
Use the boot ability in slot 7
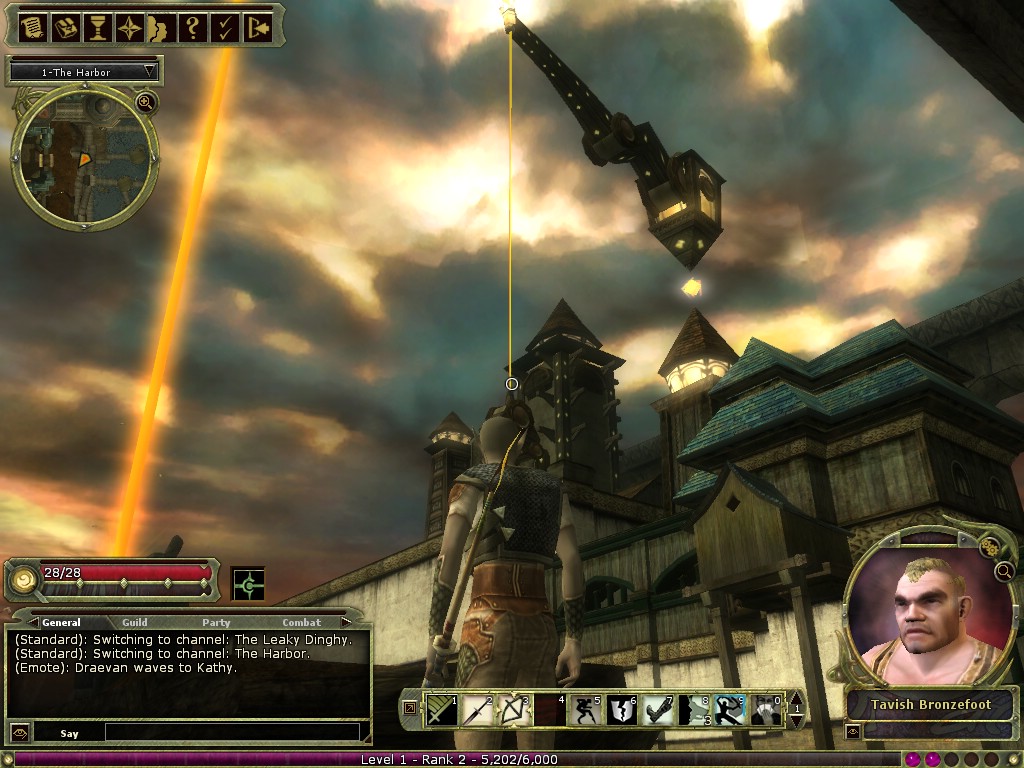(656, 710)
